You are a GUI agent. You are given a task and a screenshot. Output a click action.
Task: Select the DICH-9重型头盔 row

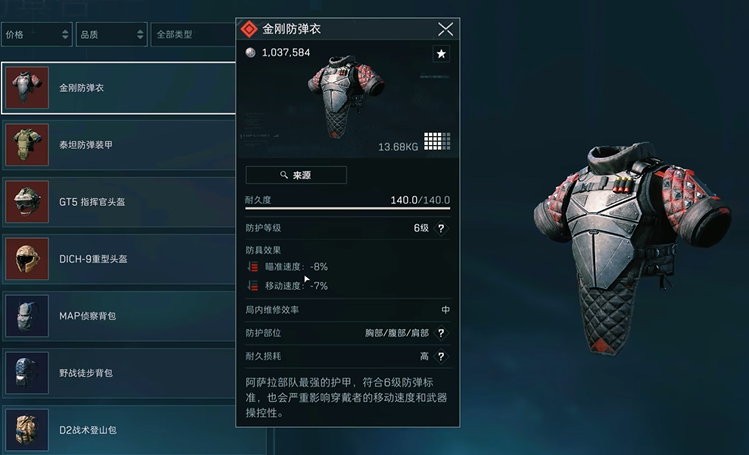point(120,259)
